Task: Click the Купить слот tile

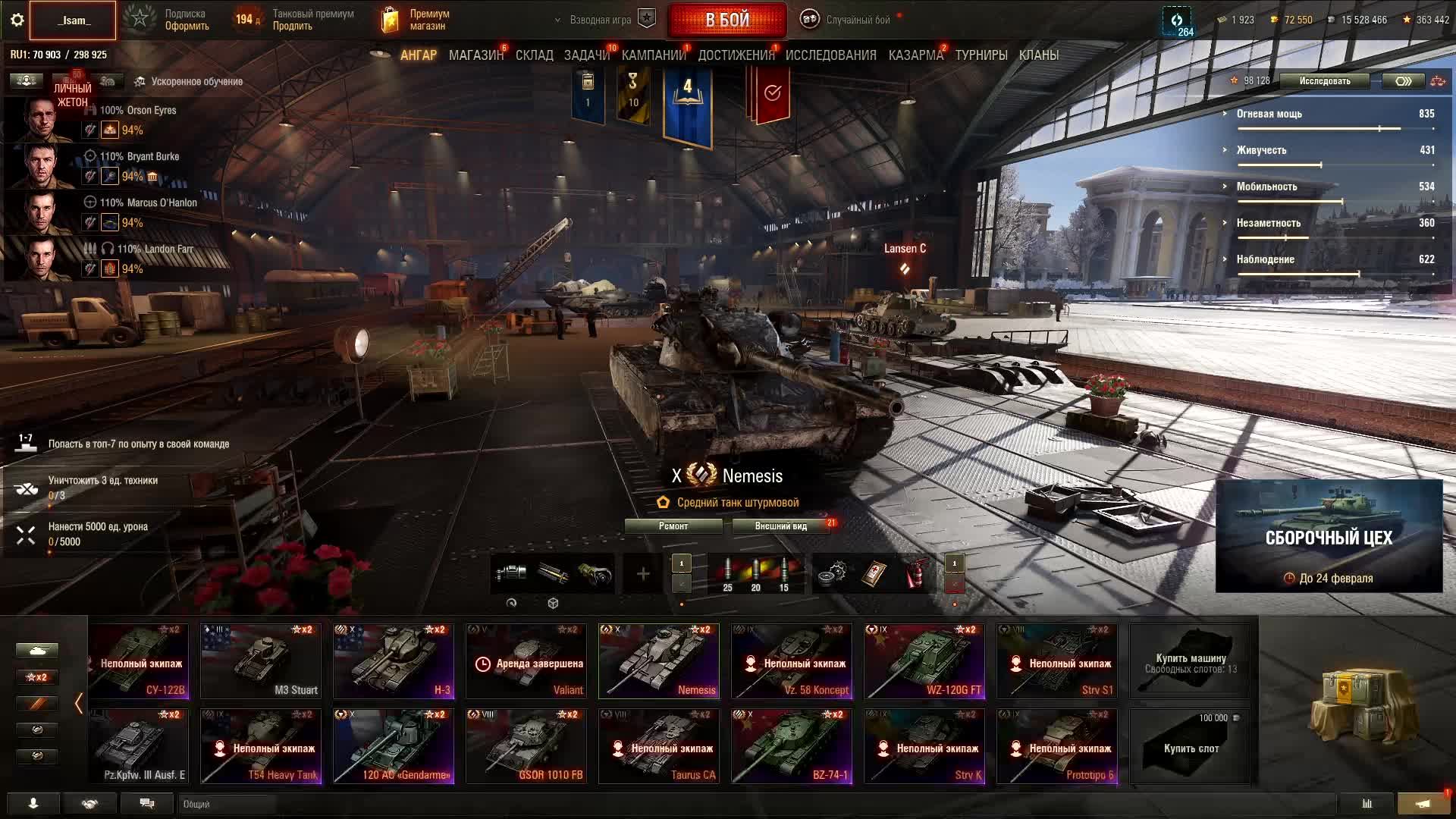Action: click(x=1191, y=746)
